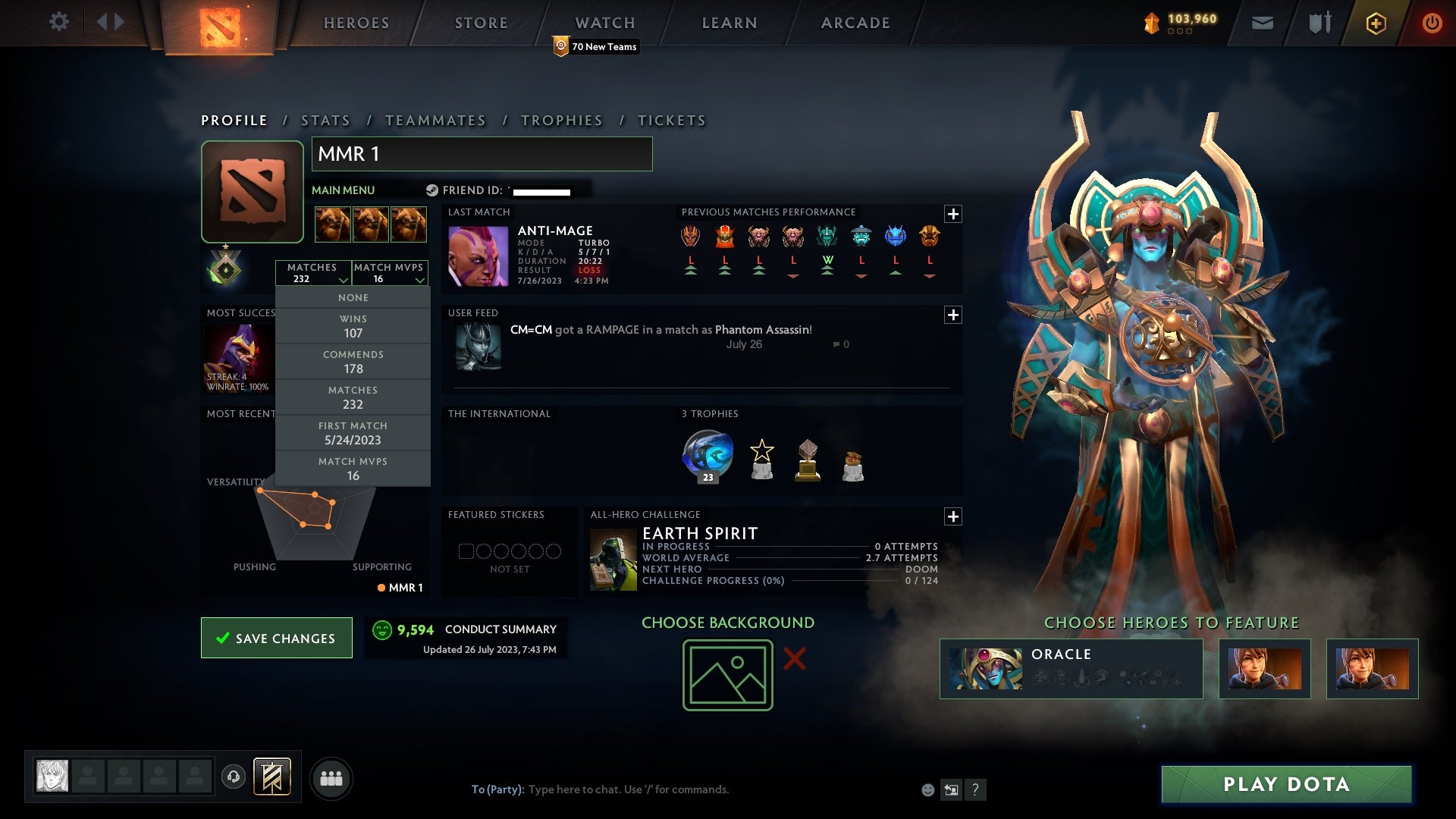The image size is (1456, 819).
Task: Switch to the Stats tab
Action: click(325, 120)
